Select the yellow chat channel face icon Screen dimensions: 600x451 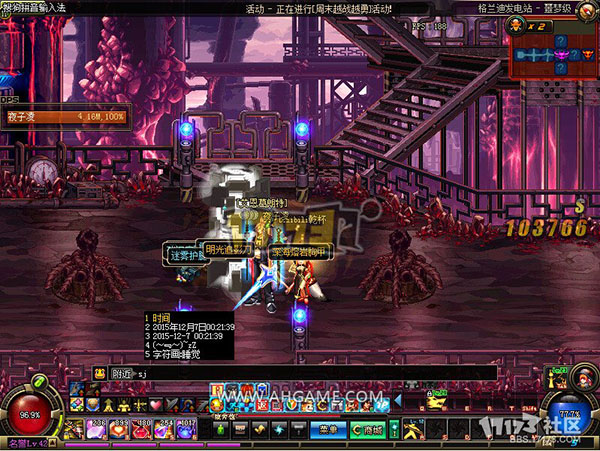[128, 373]
